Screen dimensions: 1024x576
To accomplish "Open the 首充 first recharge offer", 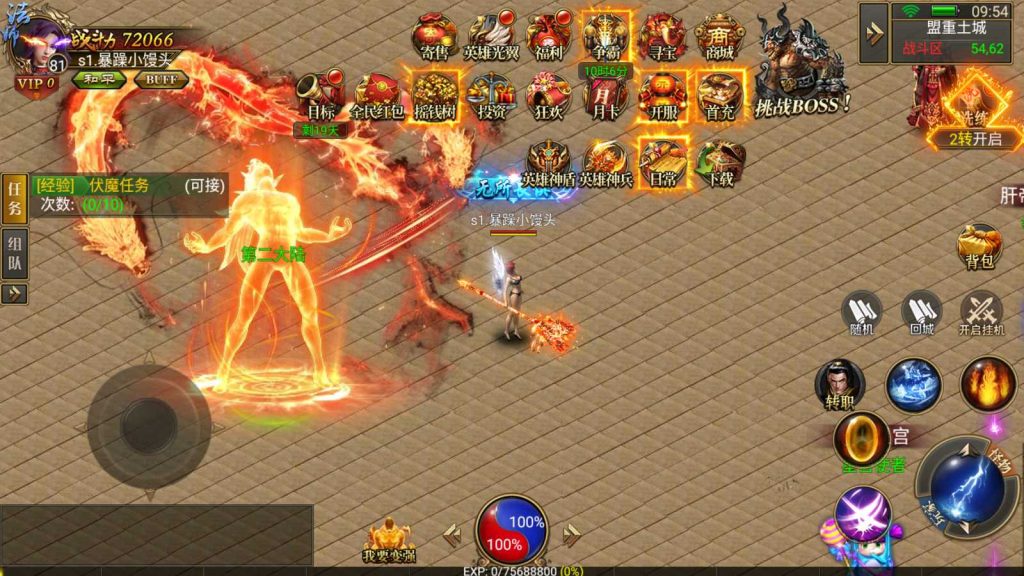I will click(x=719, y=95).
